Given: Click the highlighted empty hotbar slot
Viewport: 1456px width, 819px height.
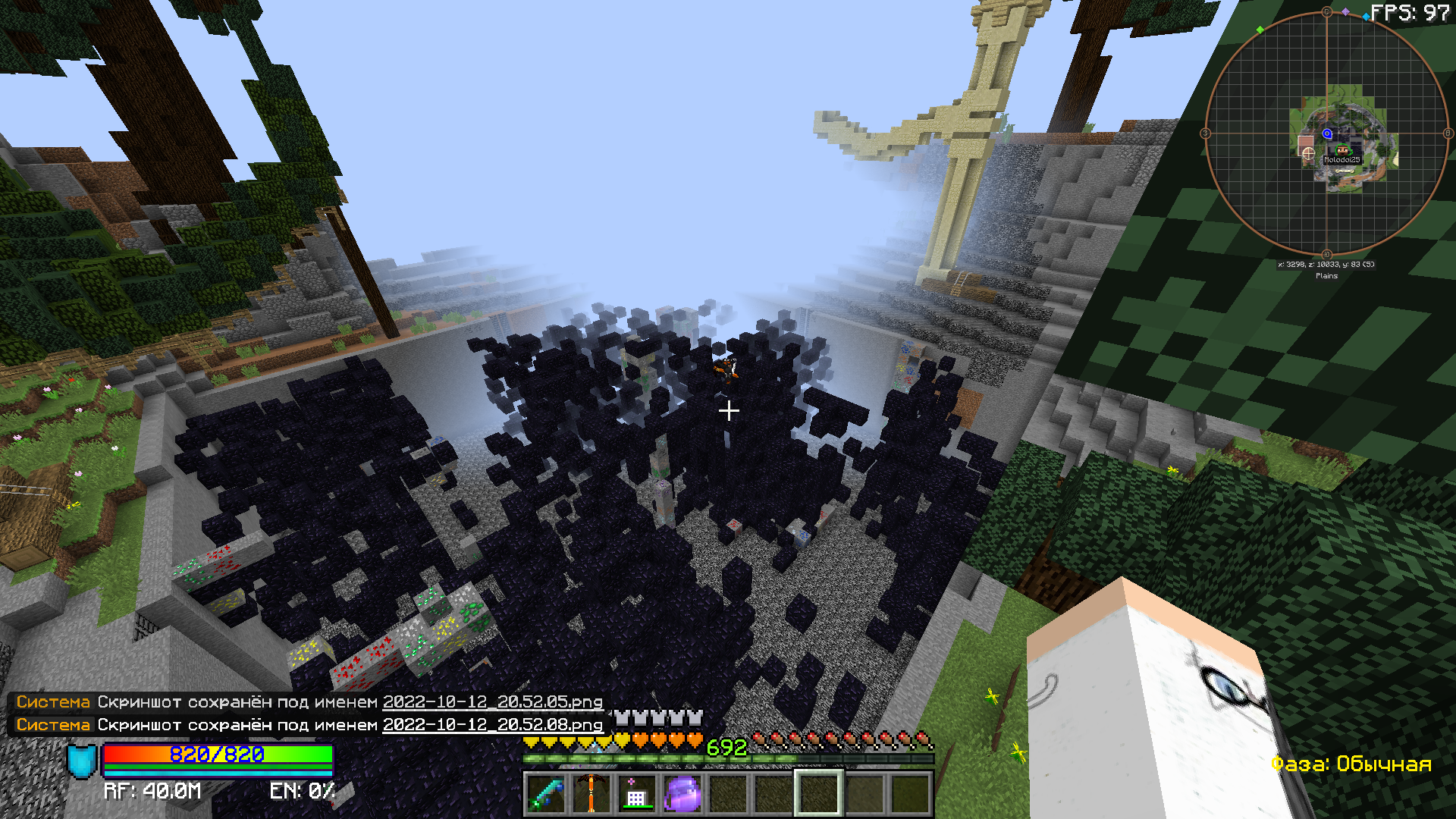Looking at the screenshot, I should click(818, 793).
